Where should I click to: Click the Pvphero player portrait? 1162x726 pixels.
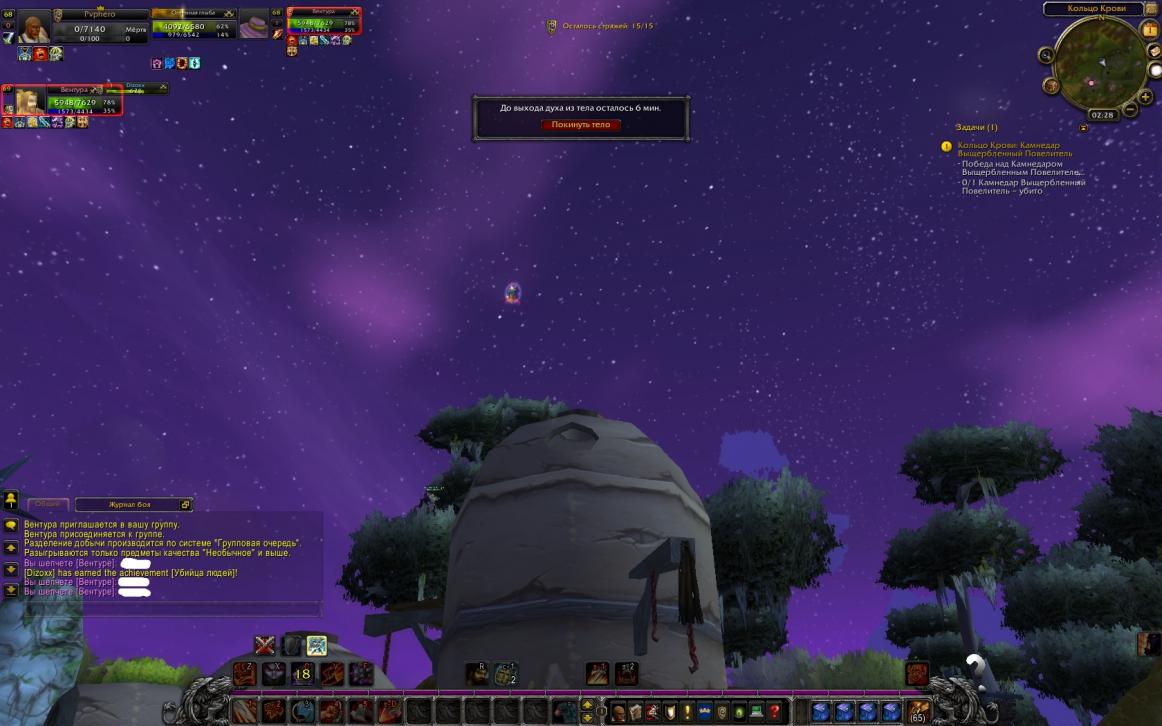coord(34,28)
